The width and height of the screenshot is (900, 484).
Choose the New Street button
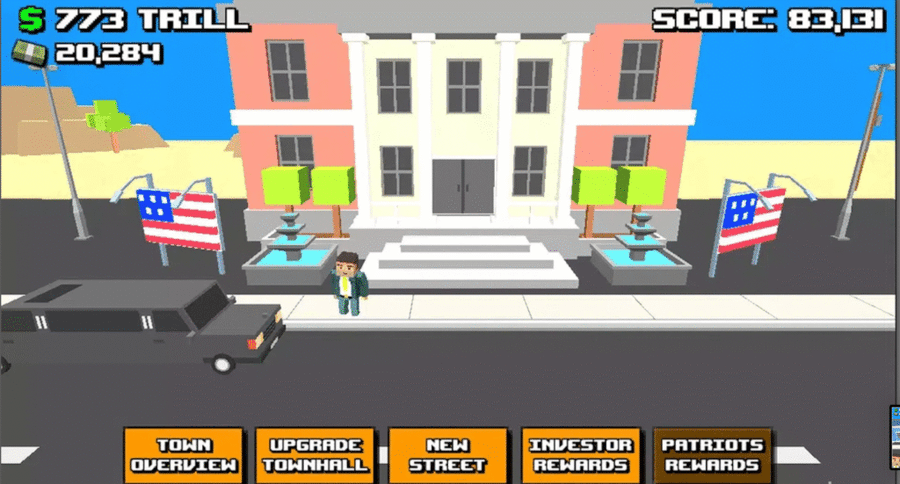(447, 455)
